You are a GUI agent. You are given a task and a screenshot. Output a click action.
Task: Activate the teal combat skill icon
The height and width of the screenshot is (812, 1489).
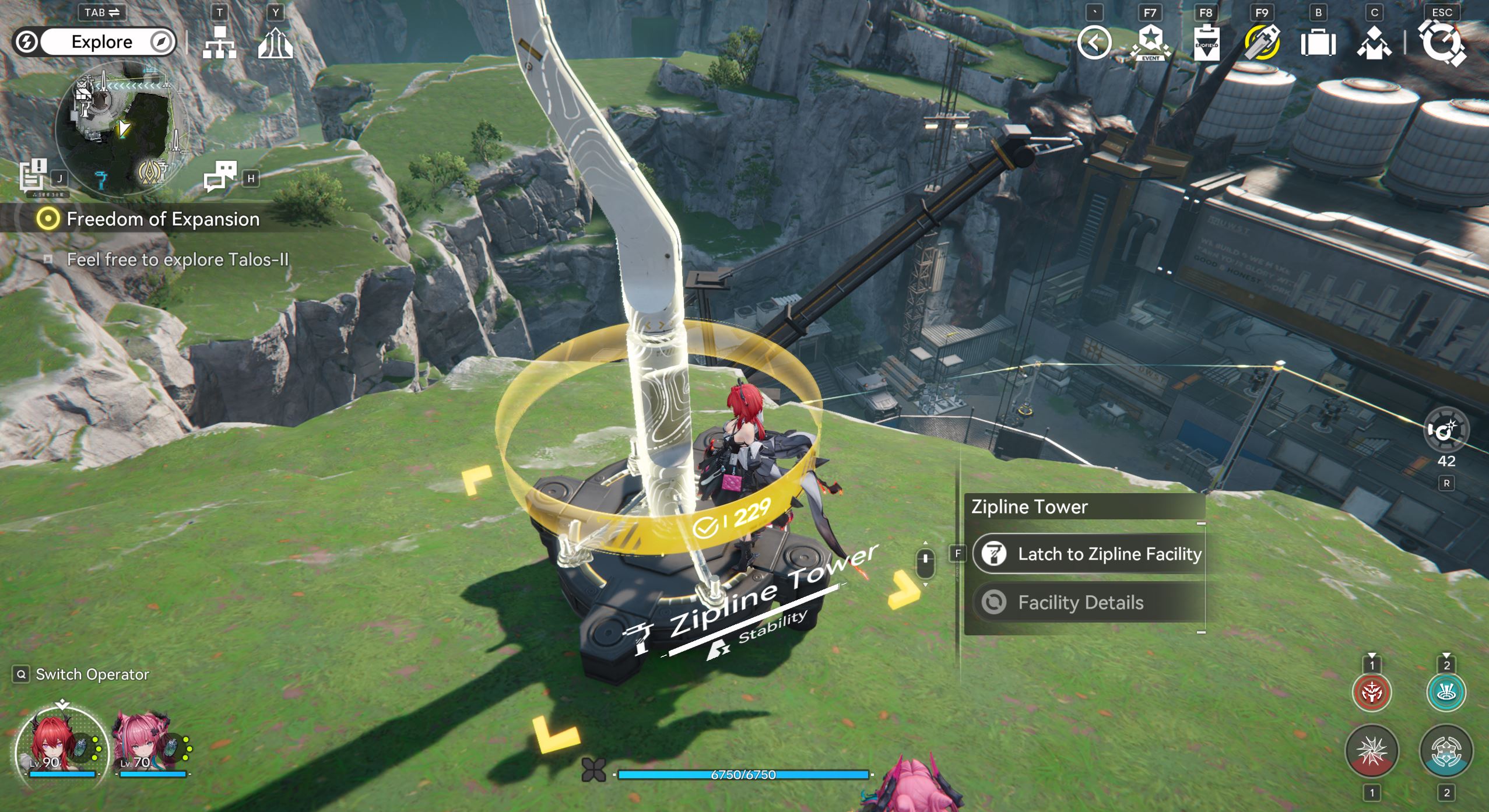point(1446,752)
